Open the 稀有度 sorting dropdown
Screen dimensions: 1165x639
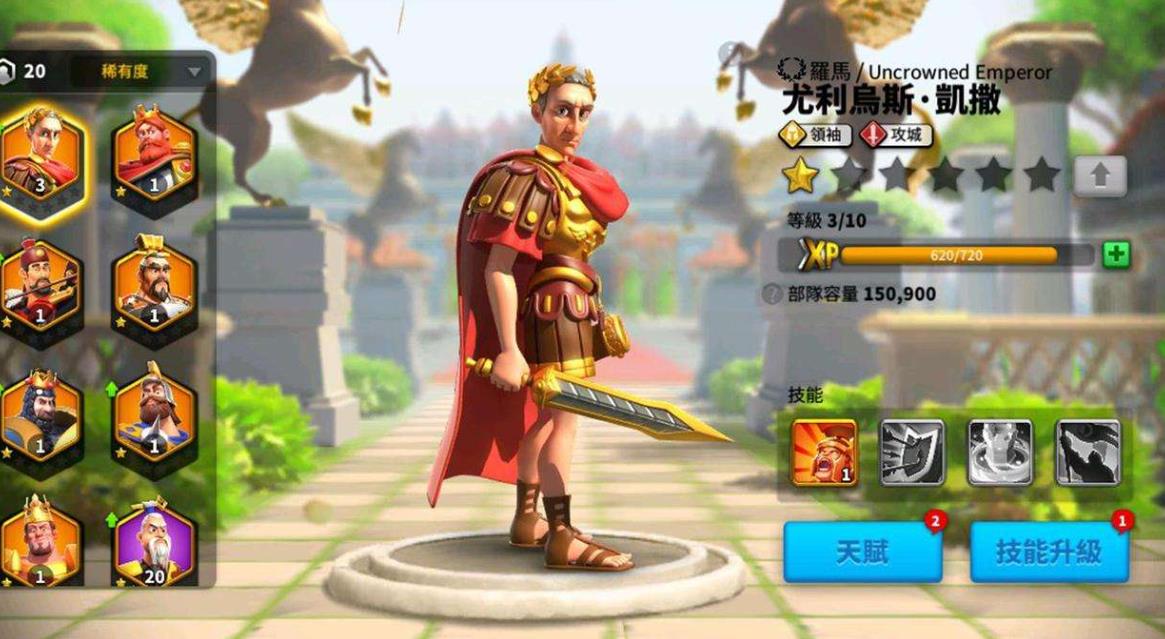point(152,71)
